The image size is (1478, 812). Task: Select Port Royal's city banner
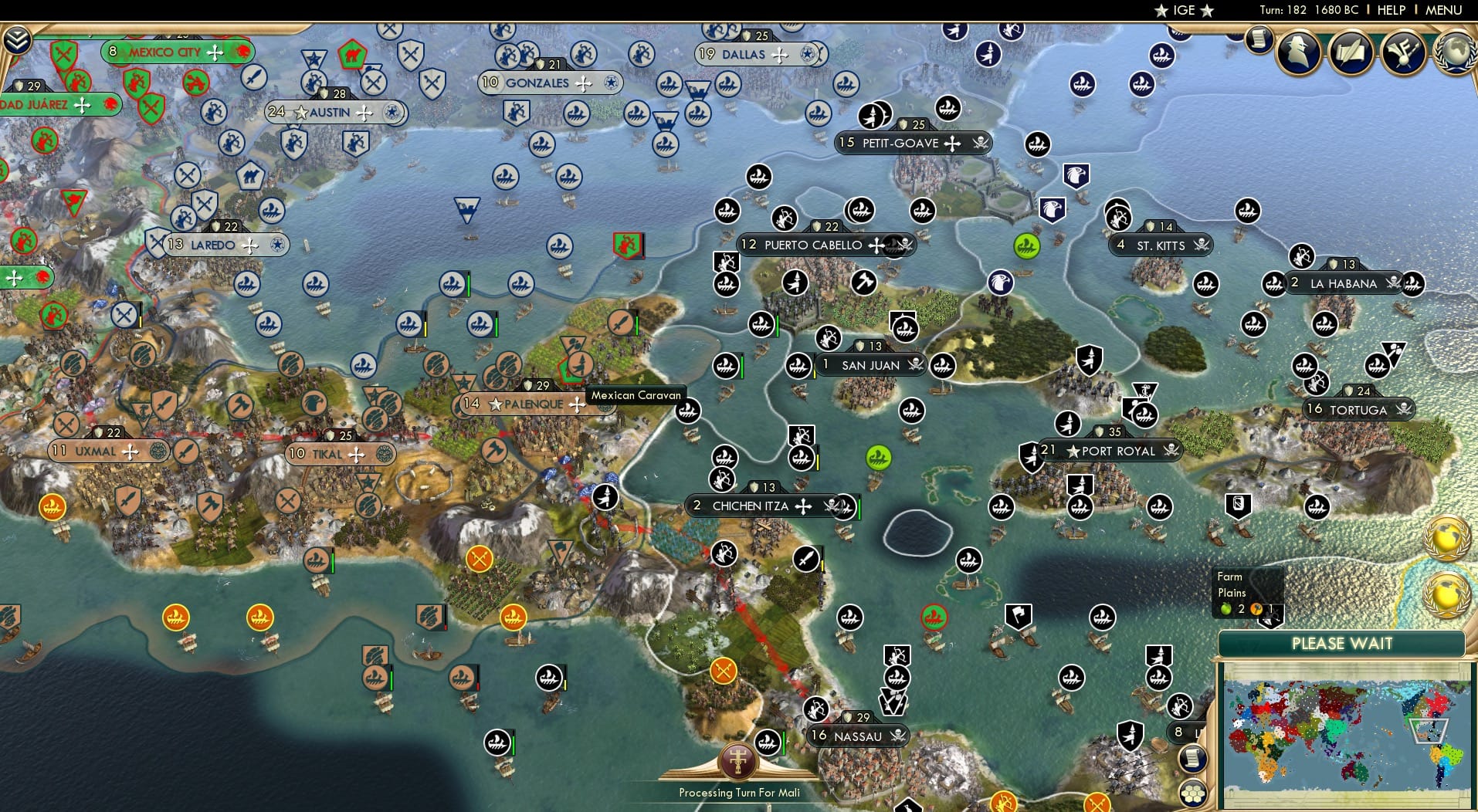[x=1112, y=451]
